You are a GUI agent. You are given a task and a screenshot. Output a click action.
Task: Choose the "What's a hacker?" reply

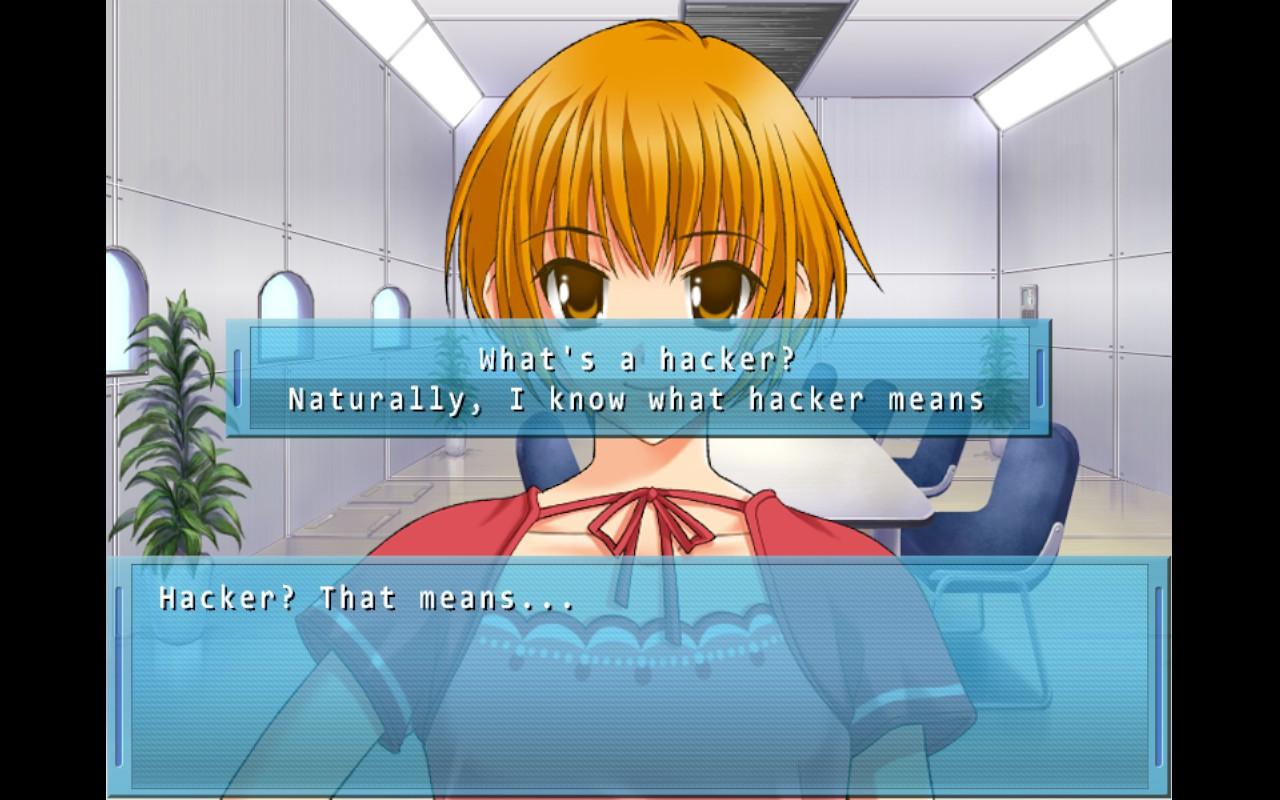tap(637, 358)
